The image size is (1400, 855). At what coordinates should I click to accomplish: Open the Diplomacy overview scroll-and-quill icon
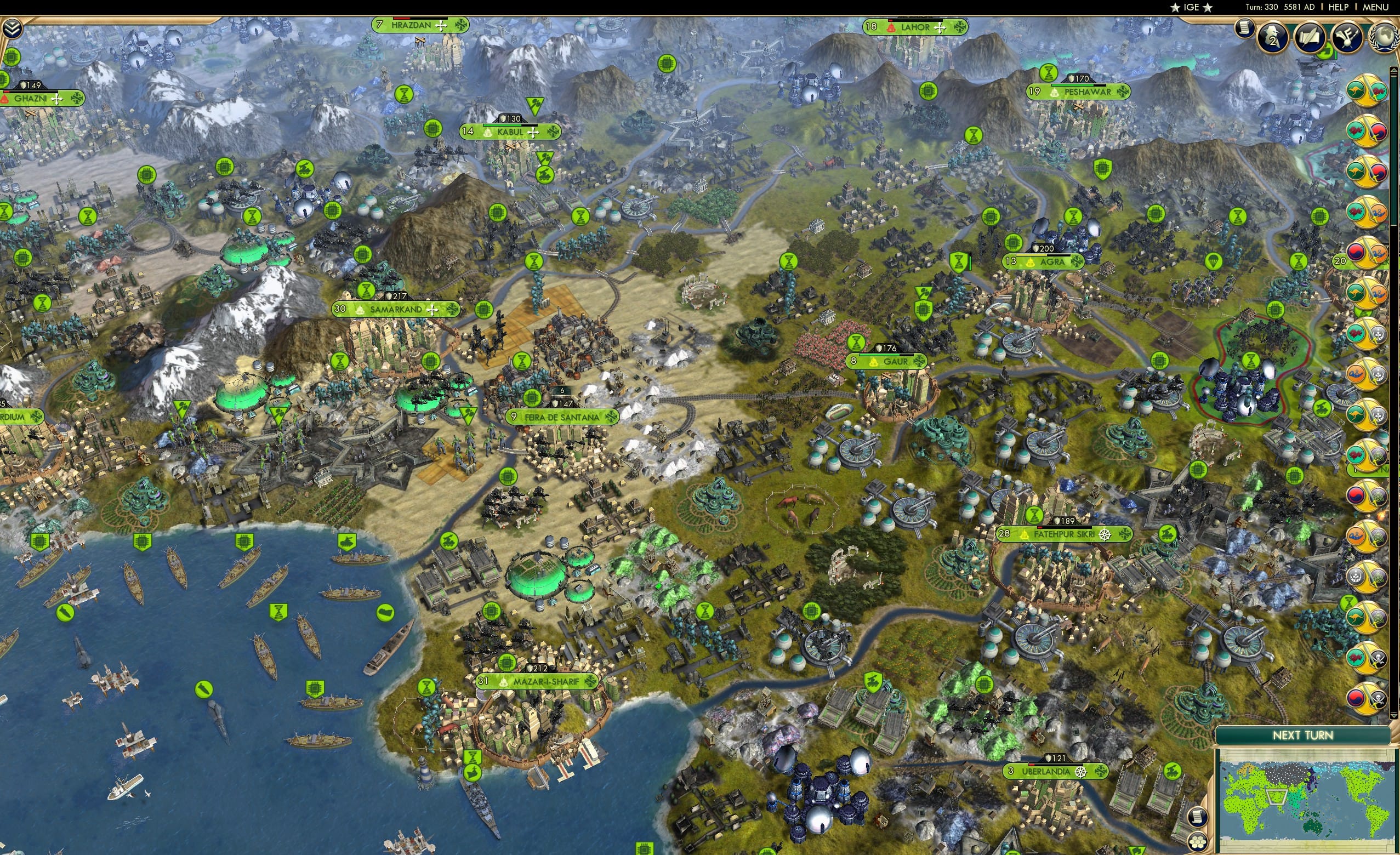point(1310,38)
